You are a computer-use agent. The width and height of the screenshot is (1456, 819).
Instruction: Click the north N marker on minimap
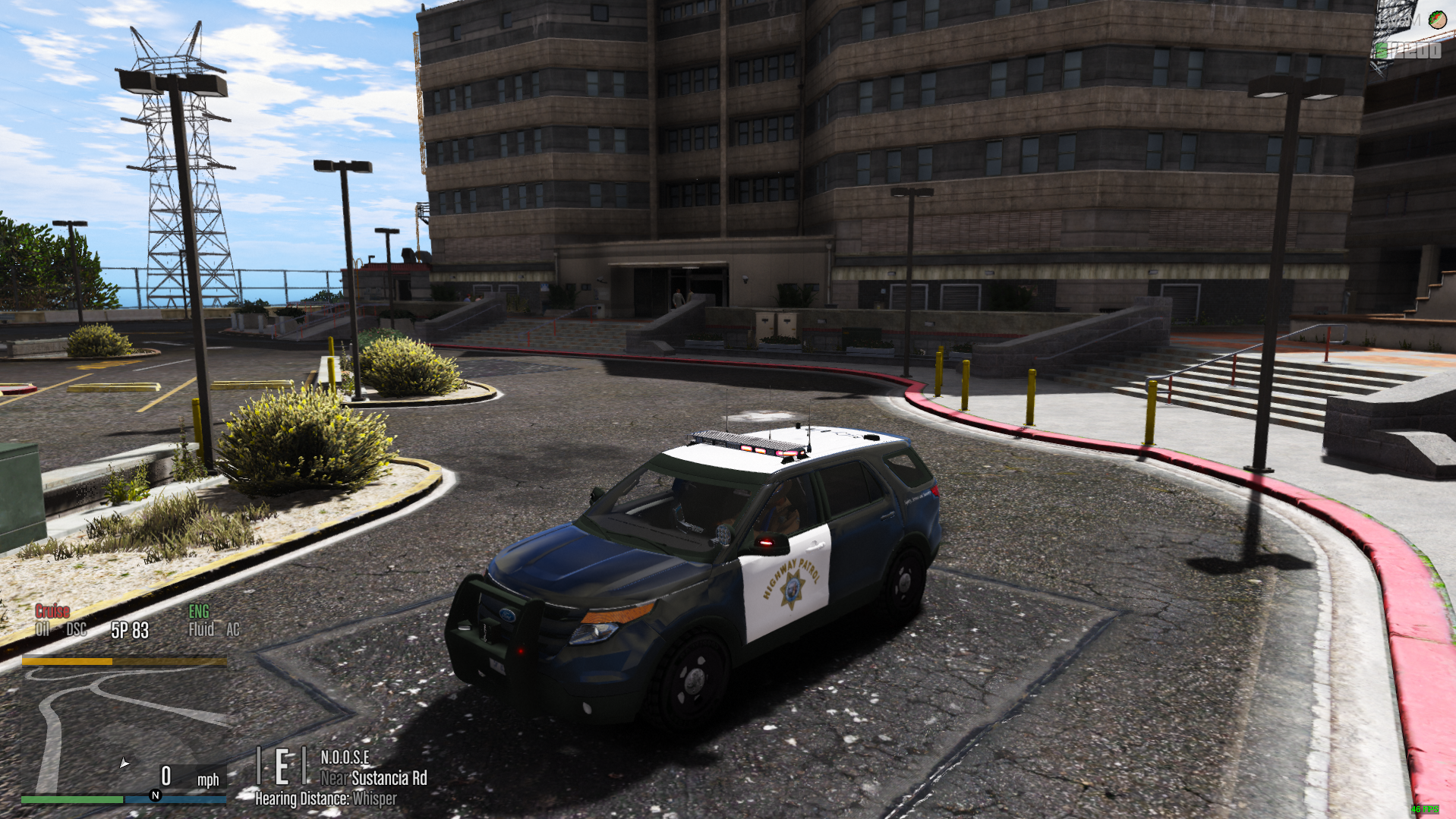[x=156, y=795]
